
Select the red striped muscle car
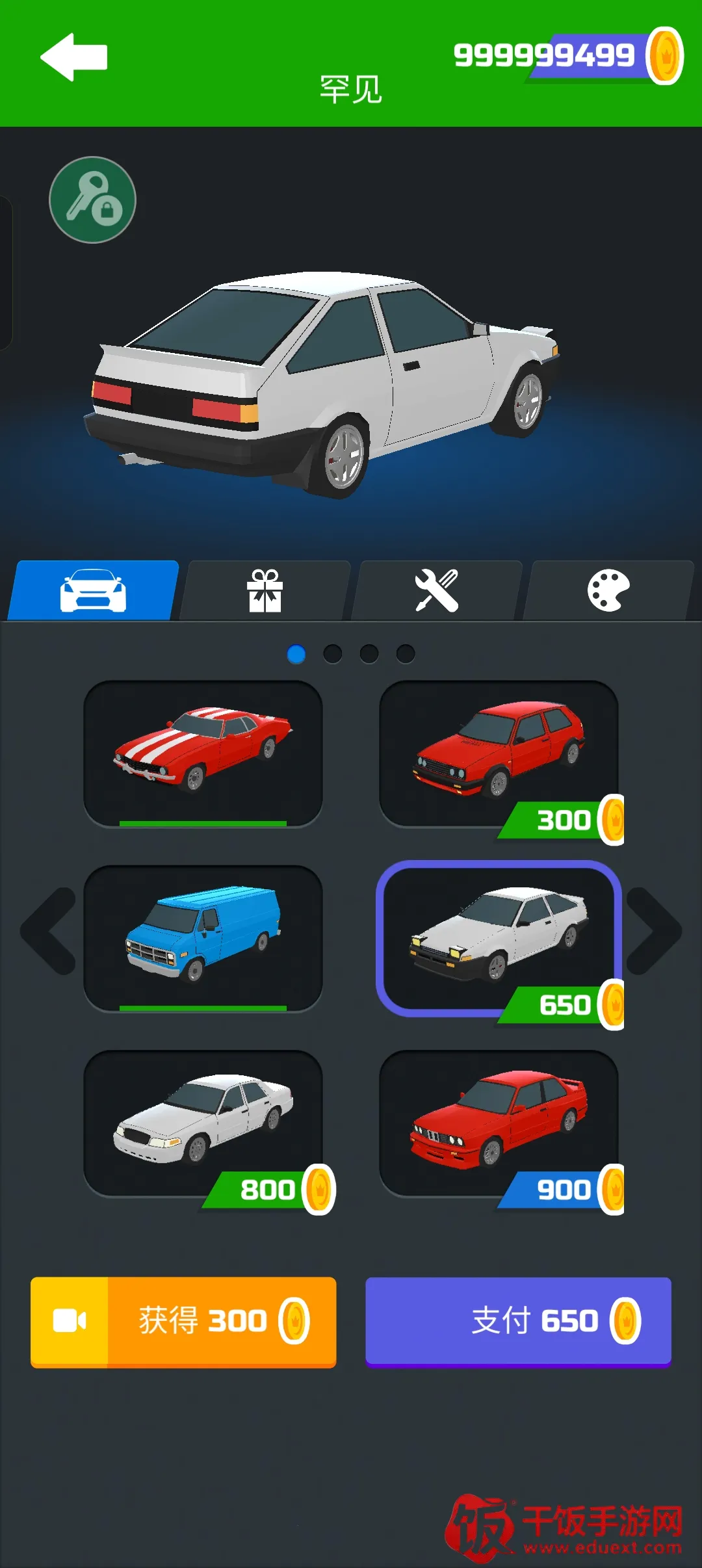pos(203,753)
